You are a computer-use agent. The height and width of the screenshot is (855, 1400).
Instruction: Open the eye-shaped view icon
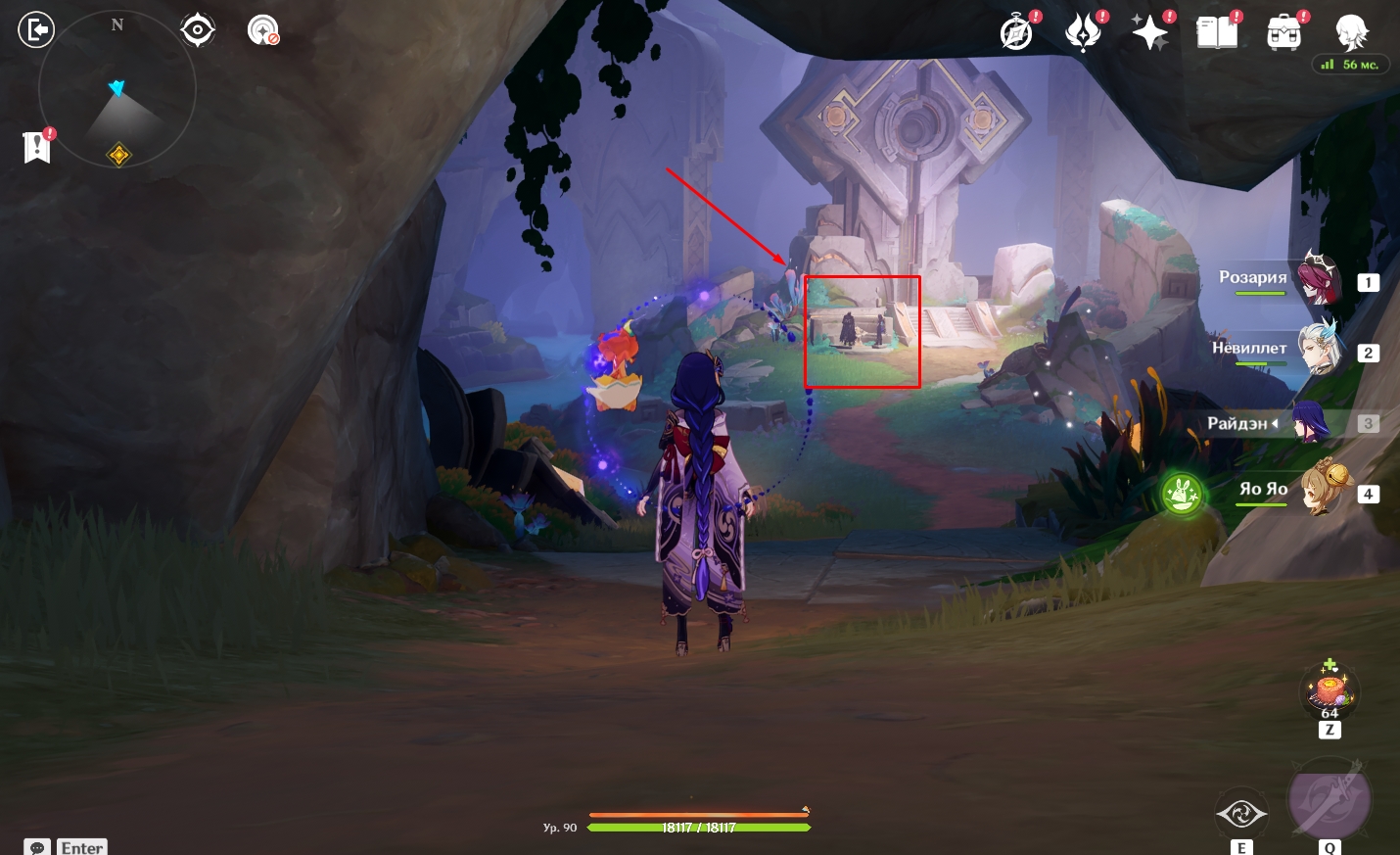[x=198, y=30]
